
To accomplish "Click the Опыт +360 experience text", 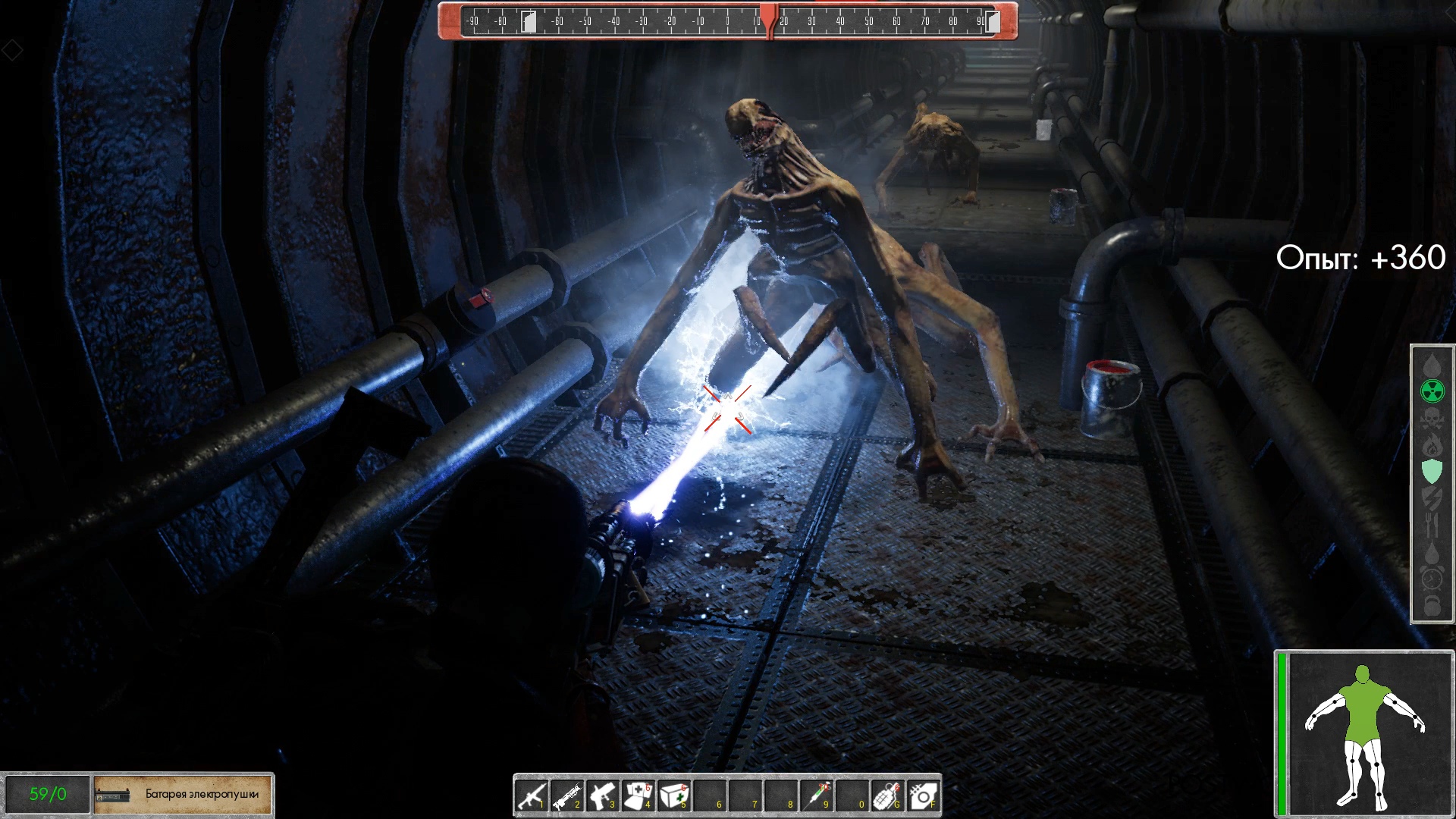I will coord(1362,258).
